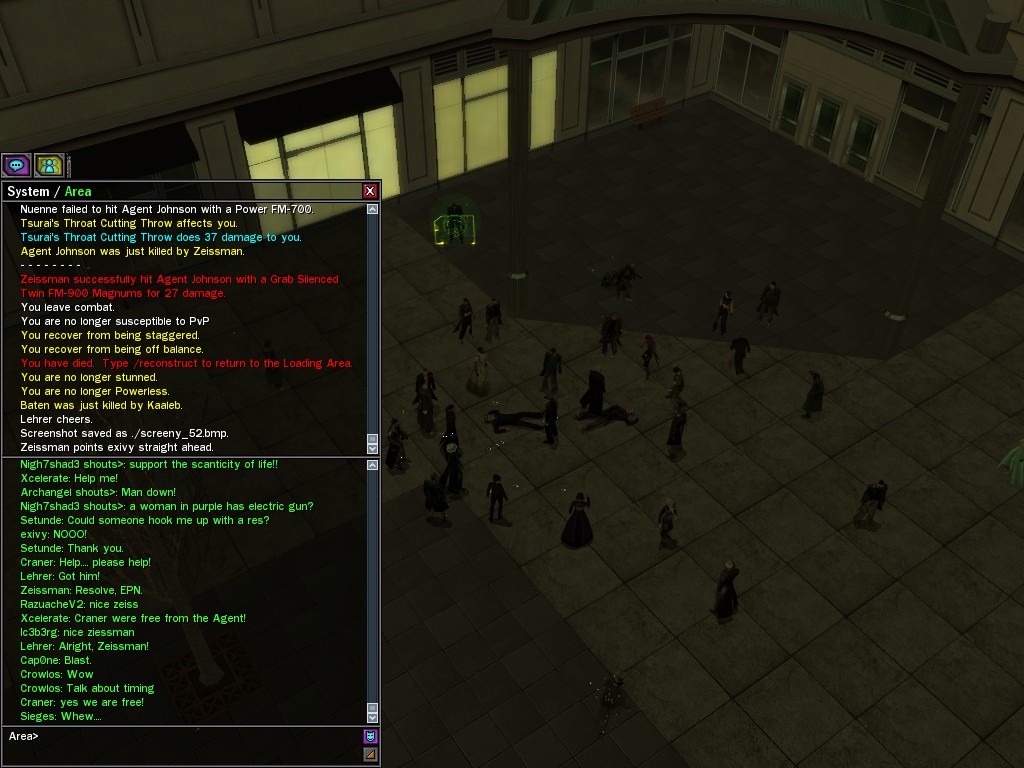Close the System / Area chat window
The height and width of the screenshot is (768, 1024).
click(370, 191)
